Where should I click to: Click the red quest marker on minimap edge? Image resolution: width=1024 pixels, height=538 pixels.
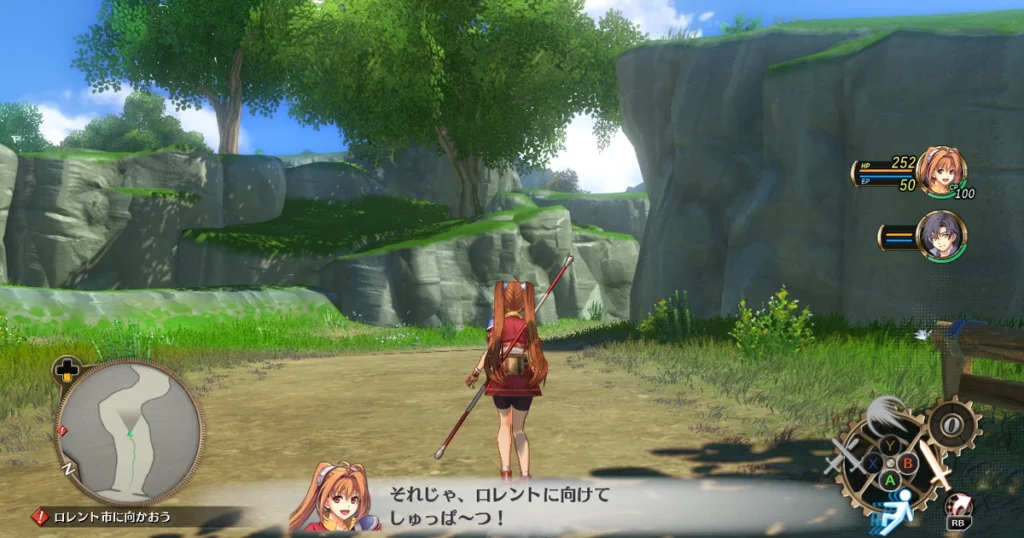coord(63,431)
